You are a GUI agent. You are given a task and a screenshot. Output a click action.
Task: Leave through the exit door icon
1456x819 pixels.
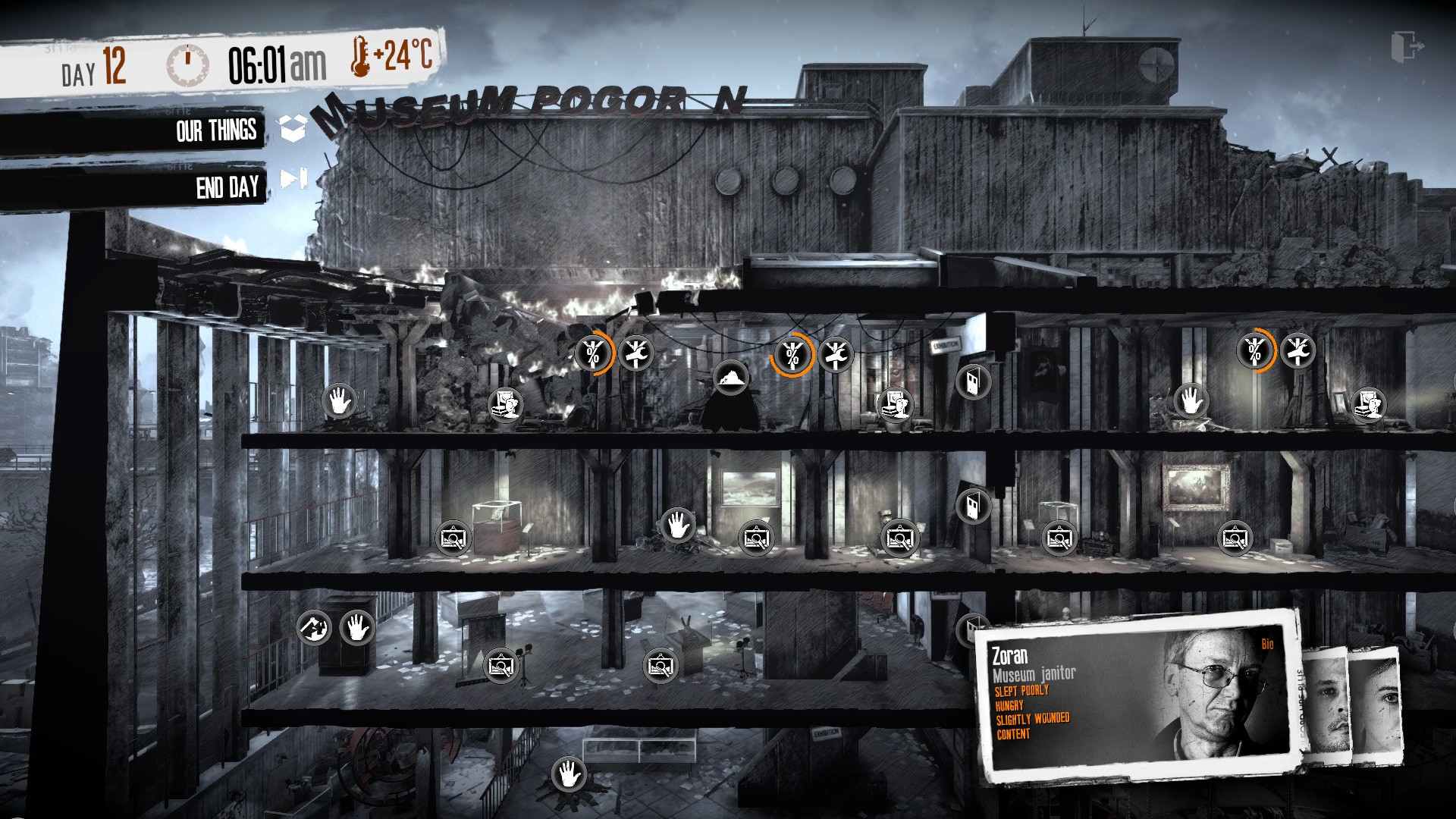point(1407,47)
